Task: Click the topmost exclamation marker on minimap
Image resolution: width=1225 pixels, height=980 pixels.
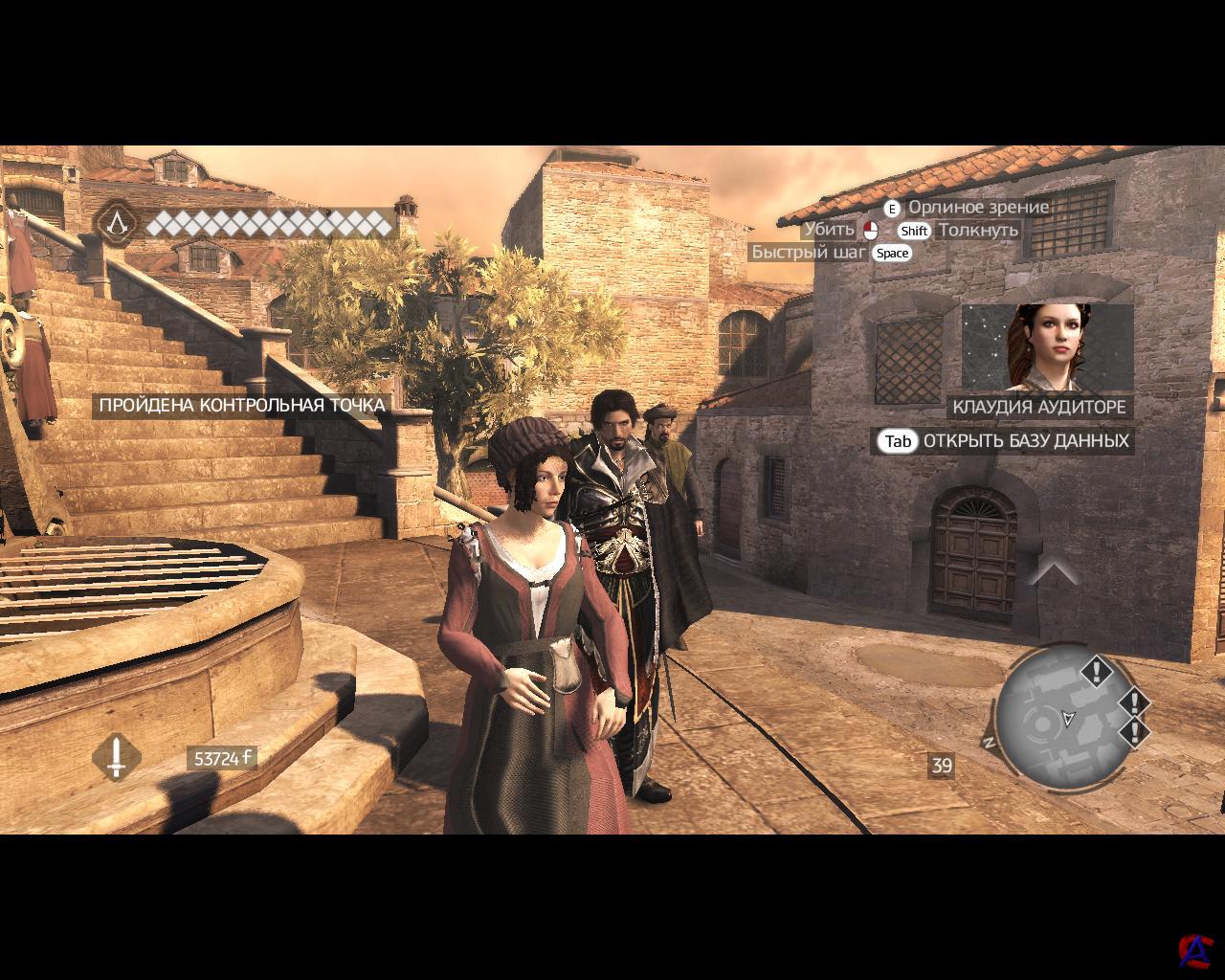Action: pyautogui.click(x=1096, y=670)
